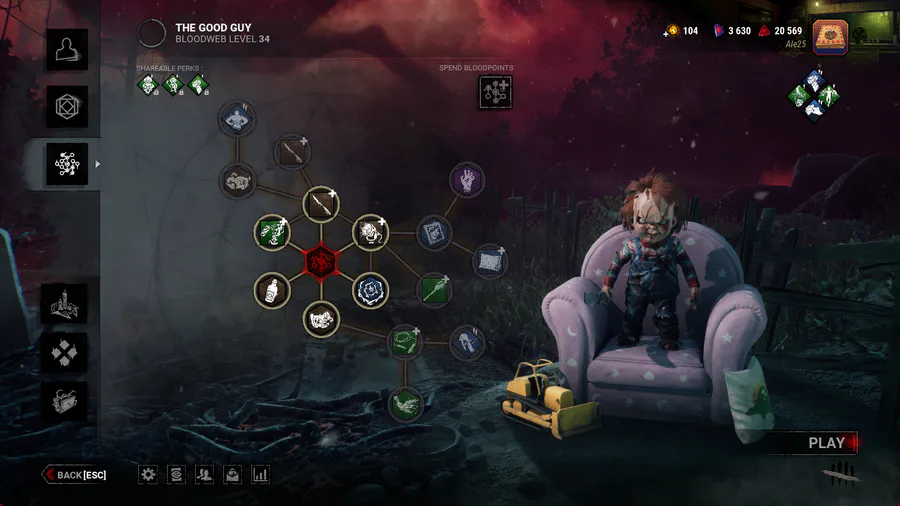Open the bar chart statistics icon
900x506 pixels.
[x=260, y=475]
